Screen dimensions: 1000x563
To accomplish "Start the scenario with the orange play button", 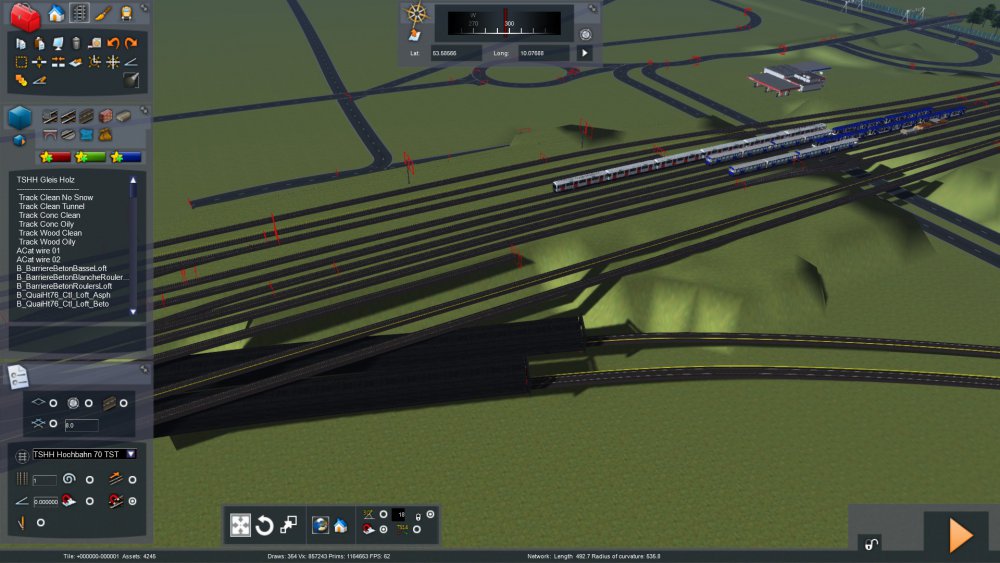I will tap(960, 535).
